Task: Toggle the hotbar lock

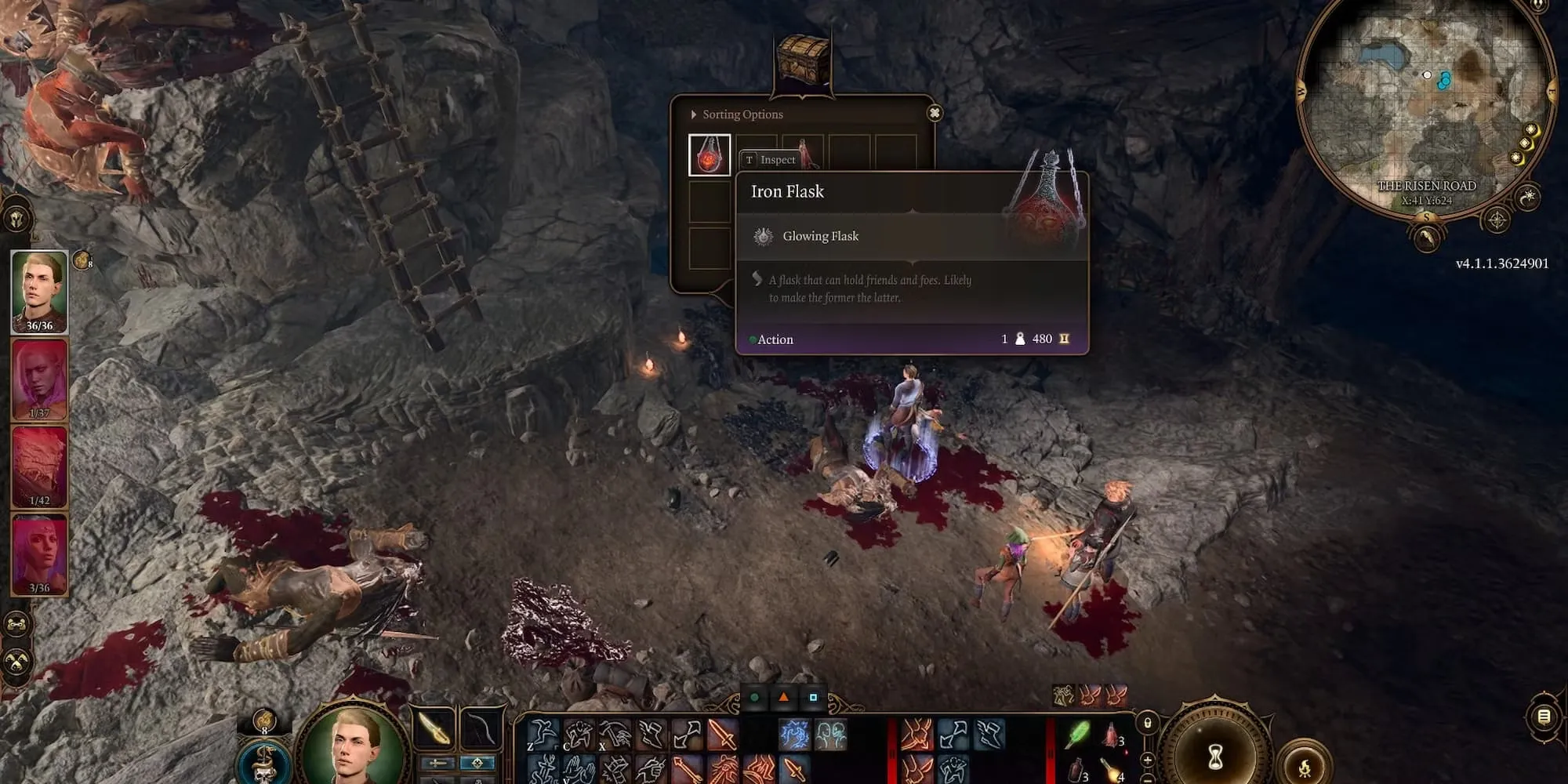Action: (x=1148, y=724)
